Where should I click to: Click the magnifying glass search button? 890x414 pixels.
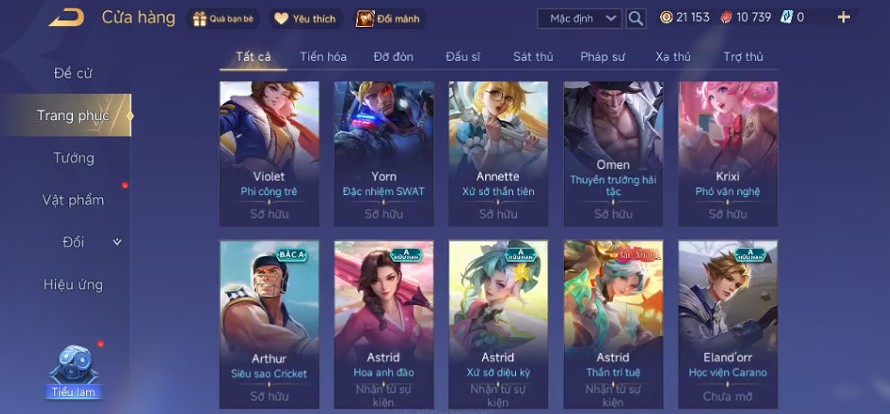click(x=636, y=18)
